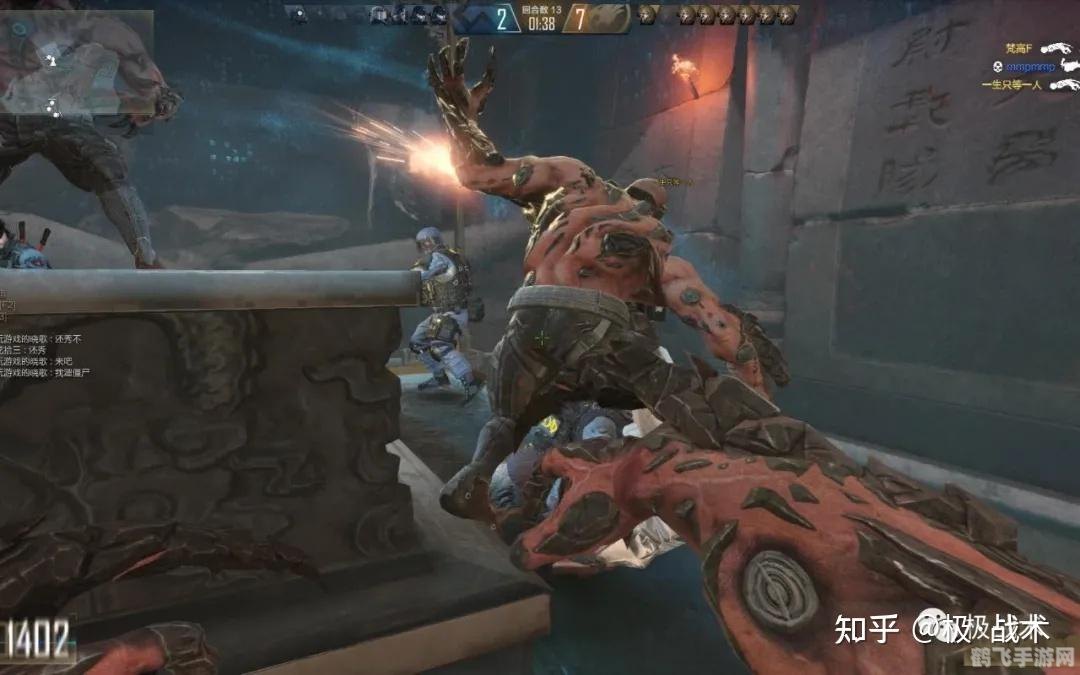The height and width of the screenshot is (675, 1080).
Task: Click the minimap panel
Action: 77,62
